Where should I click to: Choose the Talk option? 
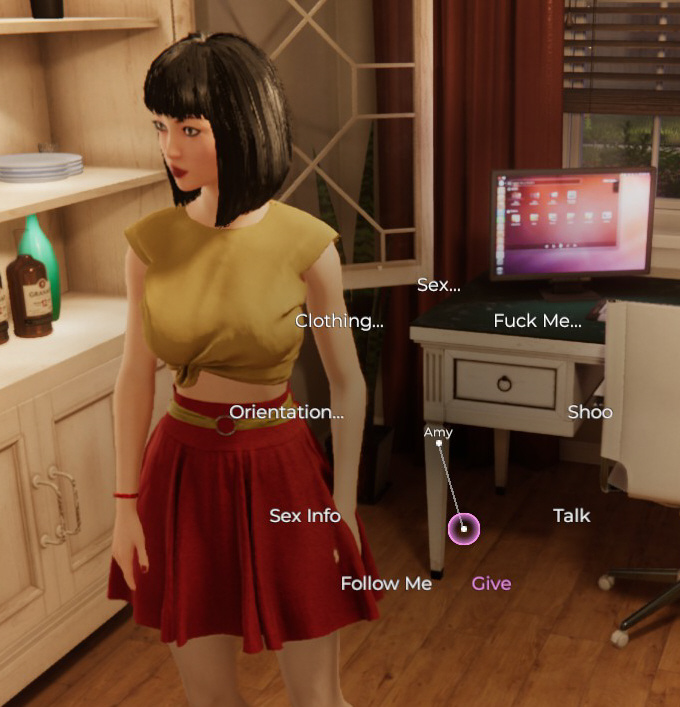tap(571, 516)
